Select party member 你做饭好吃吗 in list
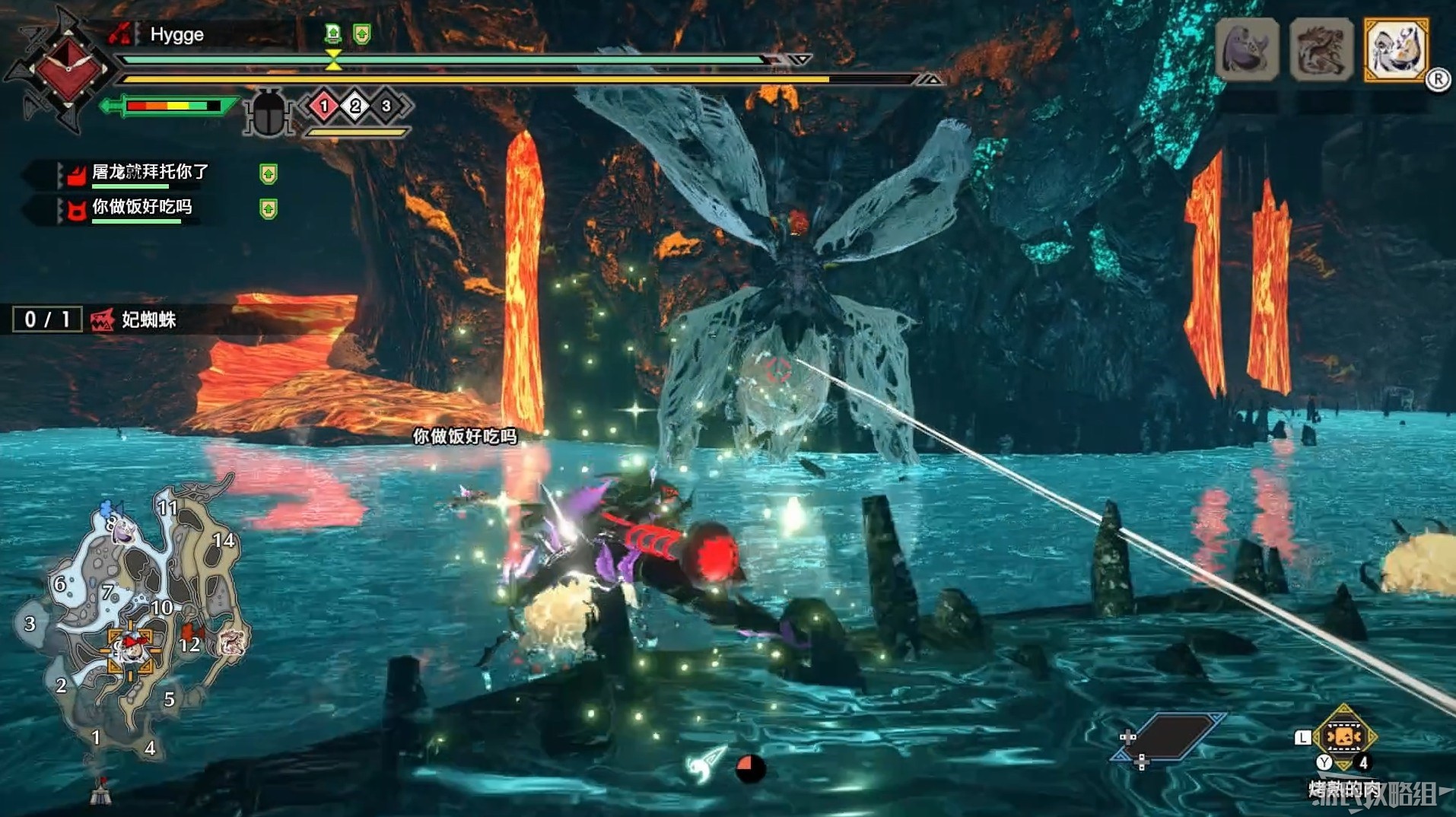This screenshot has height=817, width=1456. tap(141, 208)
